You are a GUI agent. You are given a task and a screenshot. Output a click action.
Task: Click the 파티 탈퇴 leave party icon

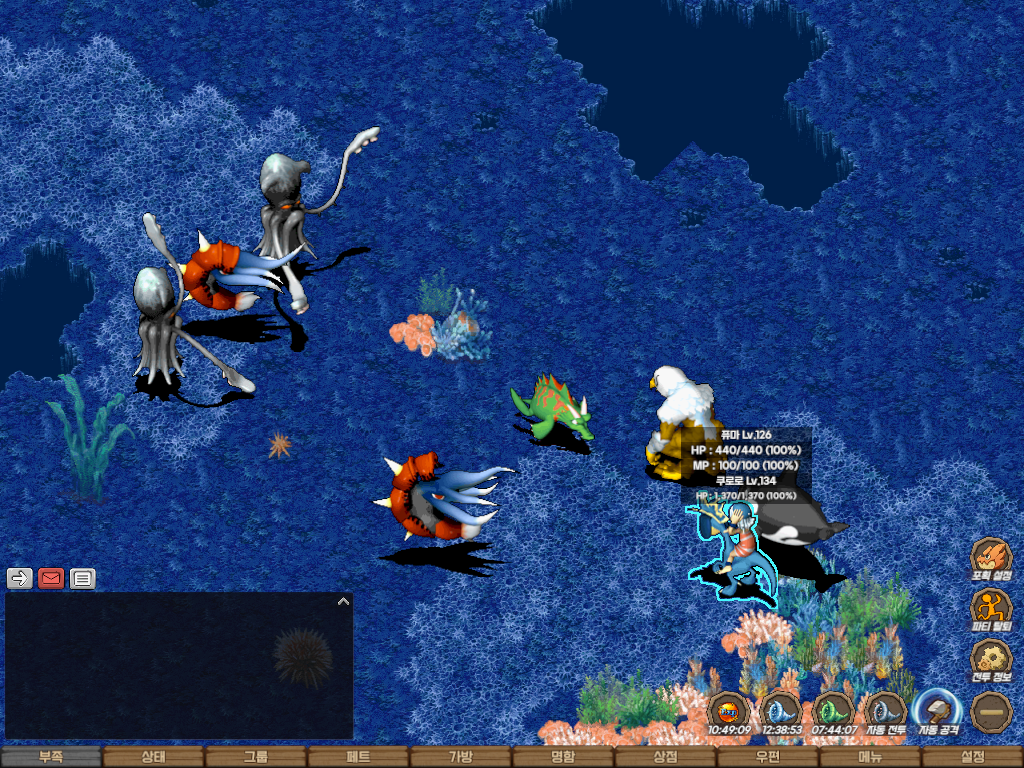(x=991, y=608)
